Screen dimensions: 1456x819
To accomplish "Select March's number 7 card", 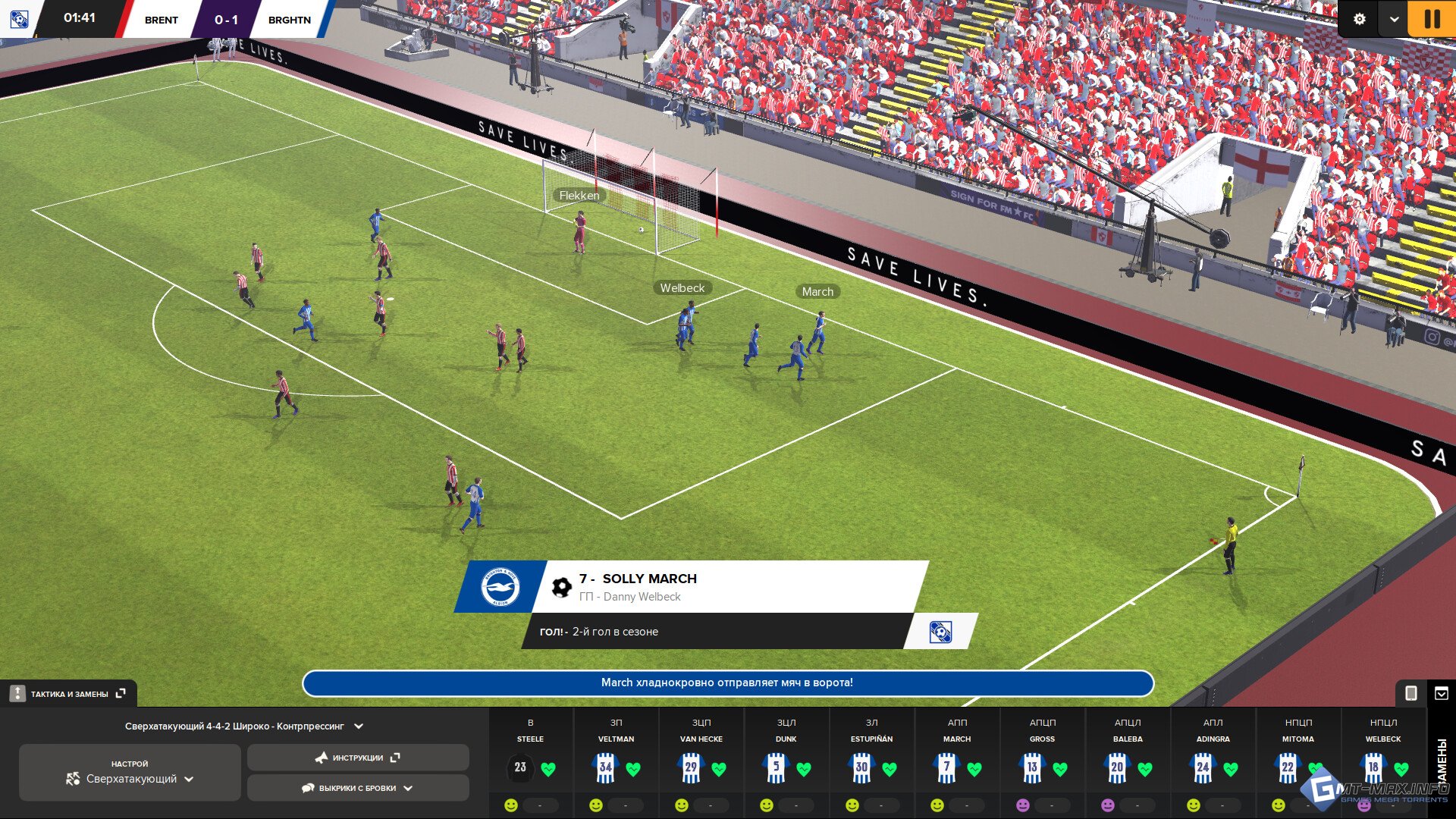I will point(946,767).
